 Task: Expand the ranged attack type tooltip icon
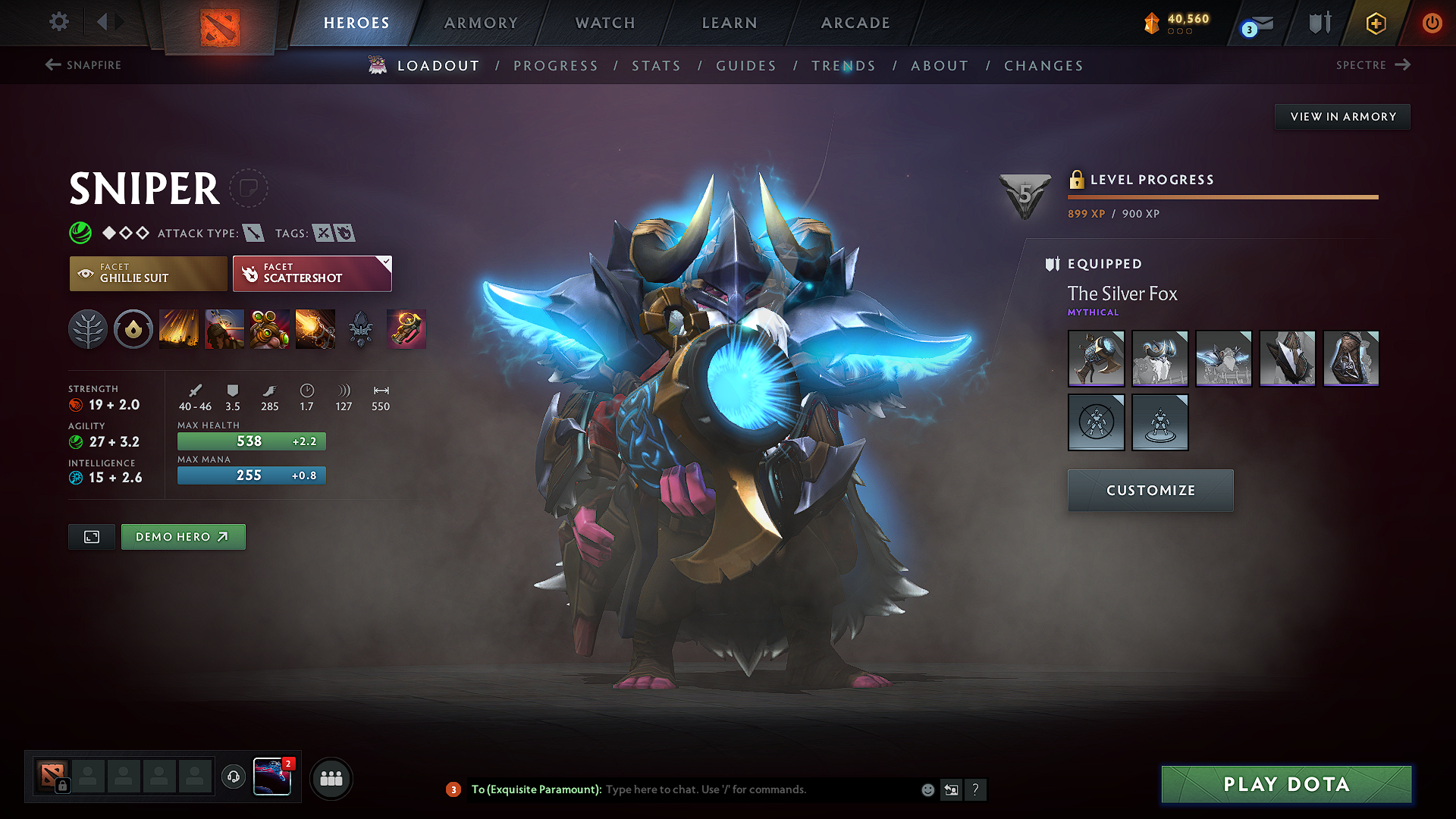(x=256, y=233)
